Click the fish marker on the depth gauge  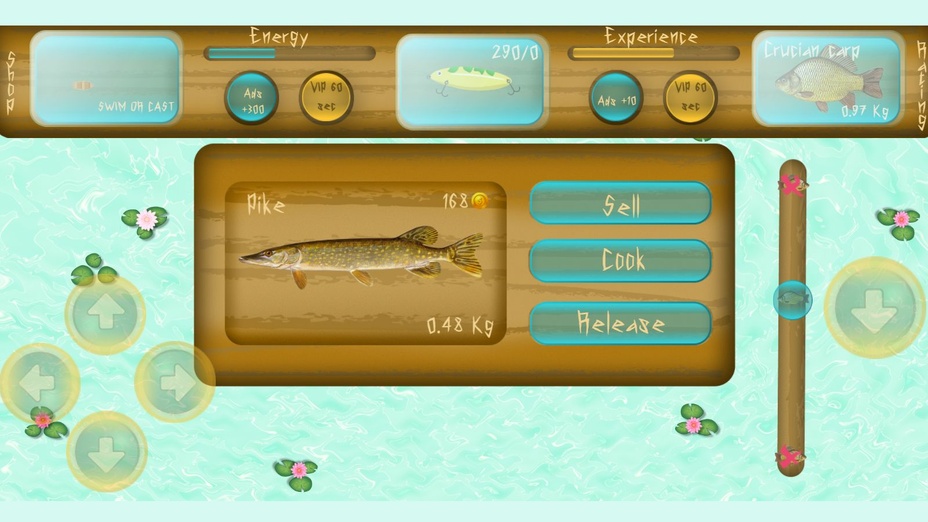[792, 299]
